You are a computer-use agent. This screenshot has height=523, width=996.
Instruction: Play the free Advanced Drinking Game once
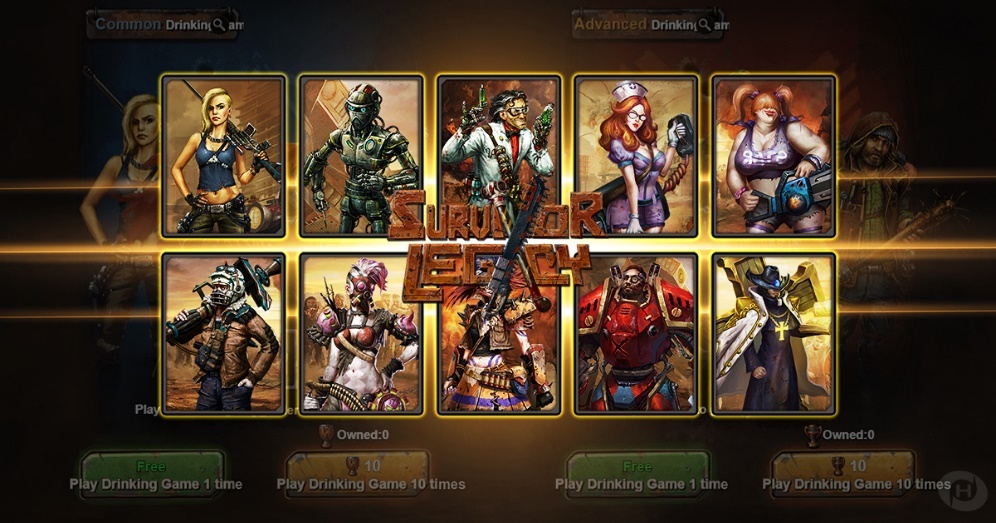point(638,472)
